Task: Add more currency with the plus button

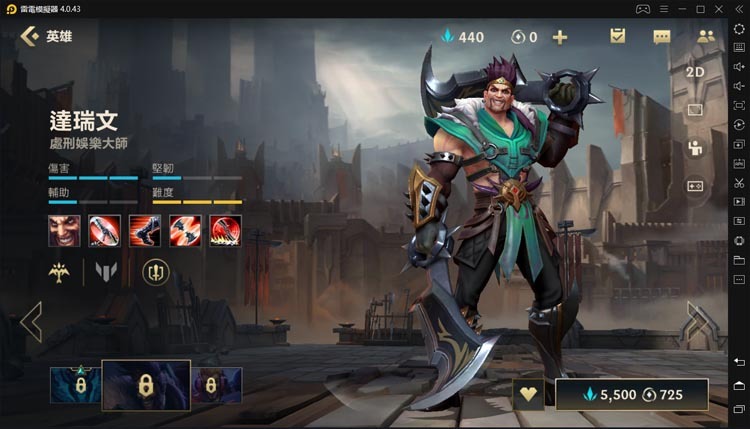Action: (560, 37)
